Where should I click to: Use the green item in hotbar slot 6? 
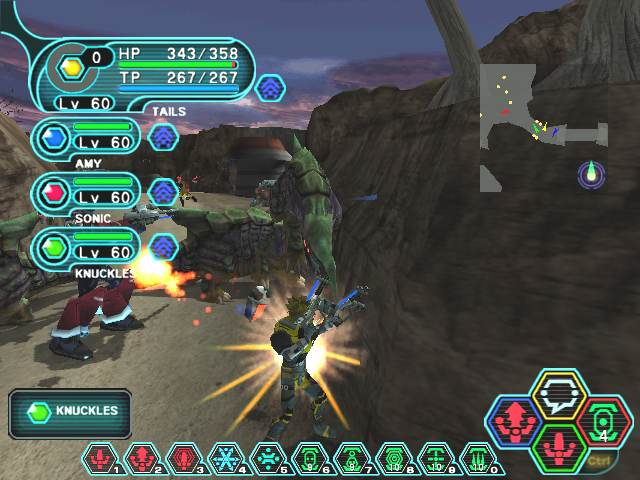click(x=311, y=459)
